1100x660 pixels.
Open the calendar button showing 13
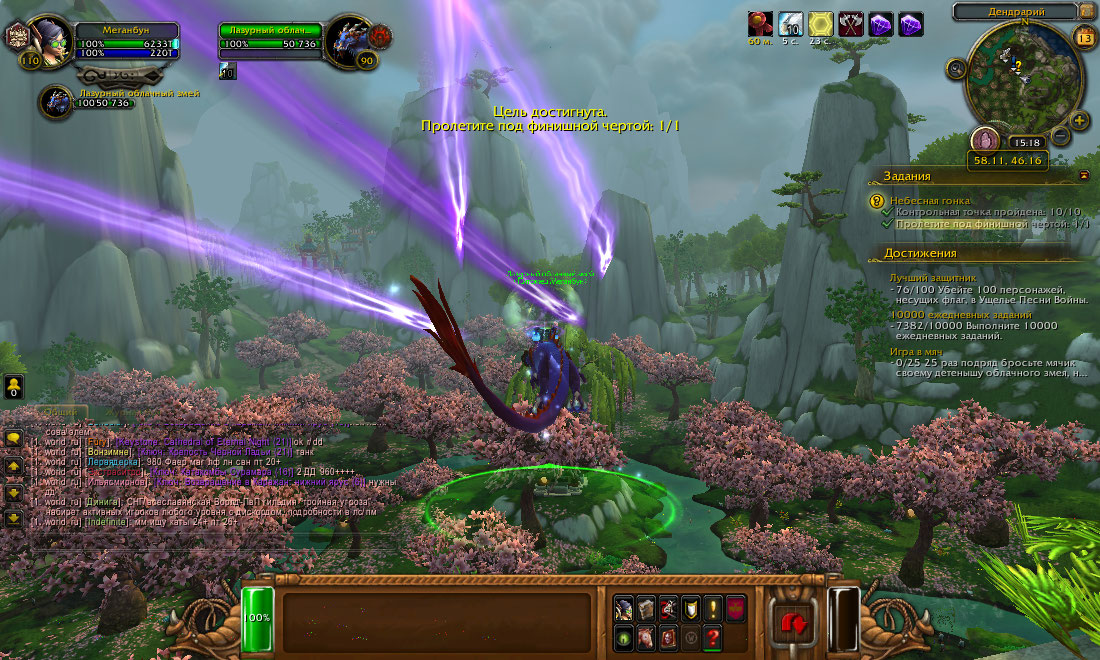[1084, 38]
